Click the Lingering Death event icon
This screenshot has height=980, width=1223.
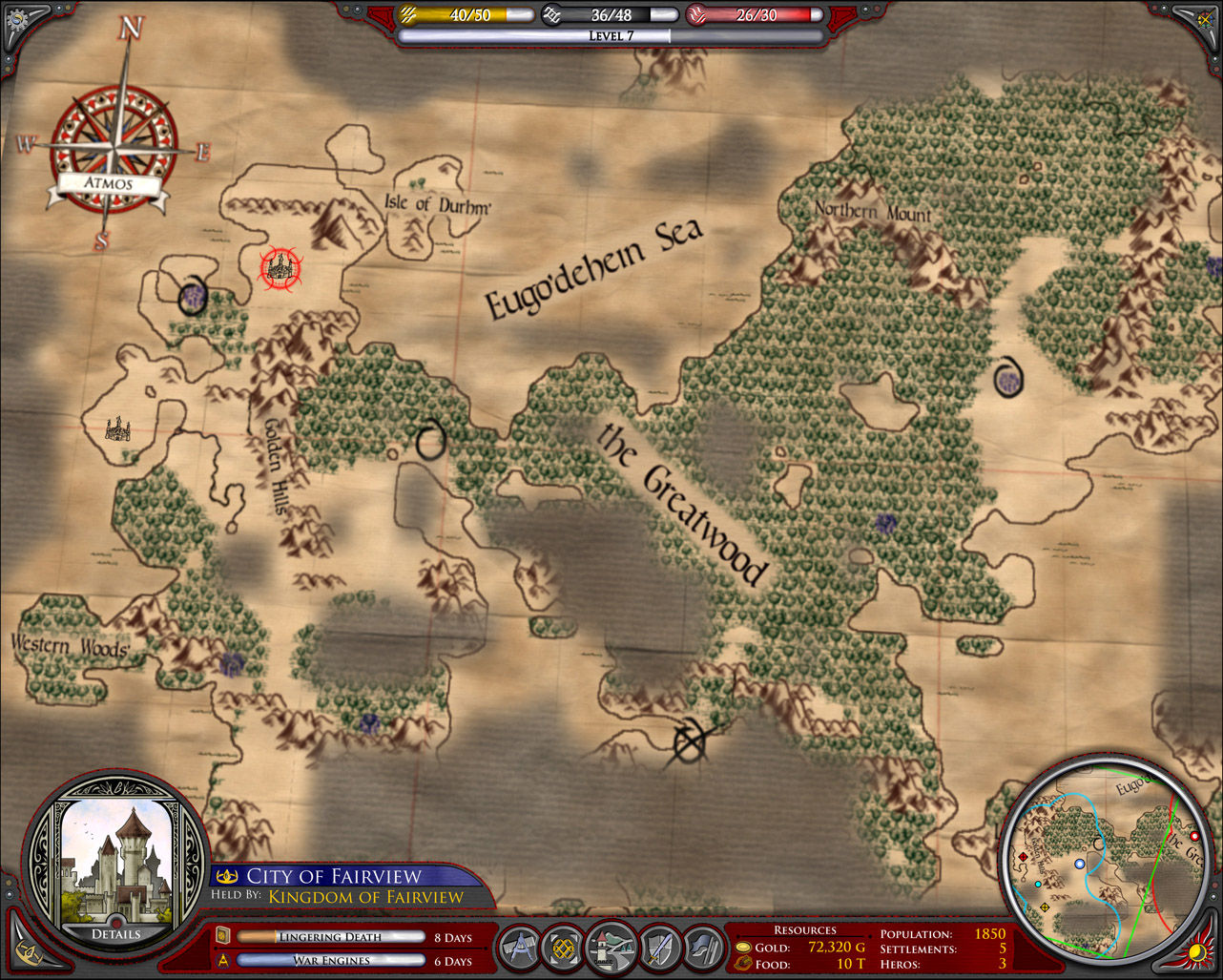pos(221,936)
